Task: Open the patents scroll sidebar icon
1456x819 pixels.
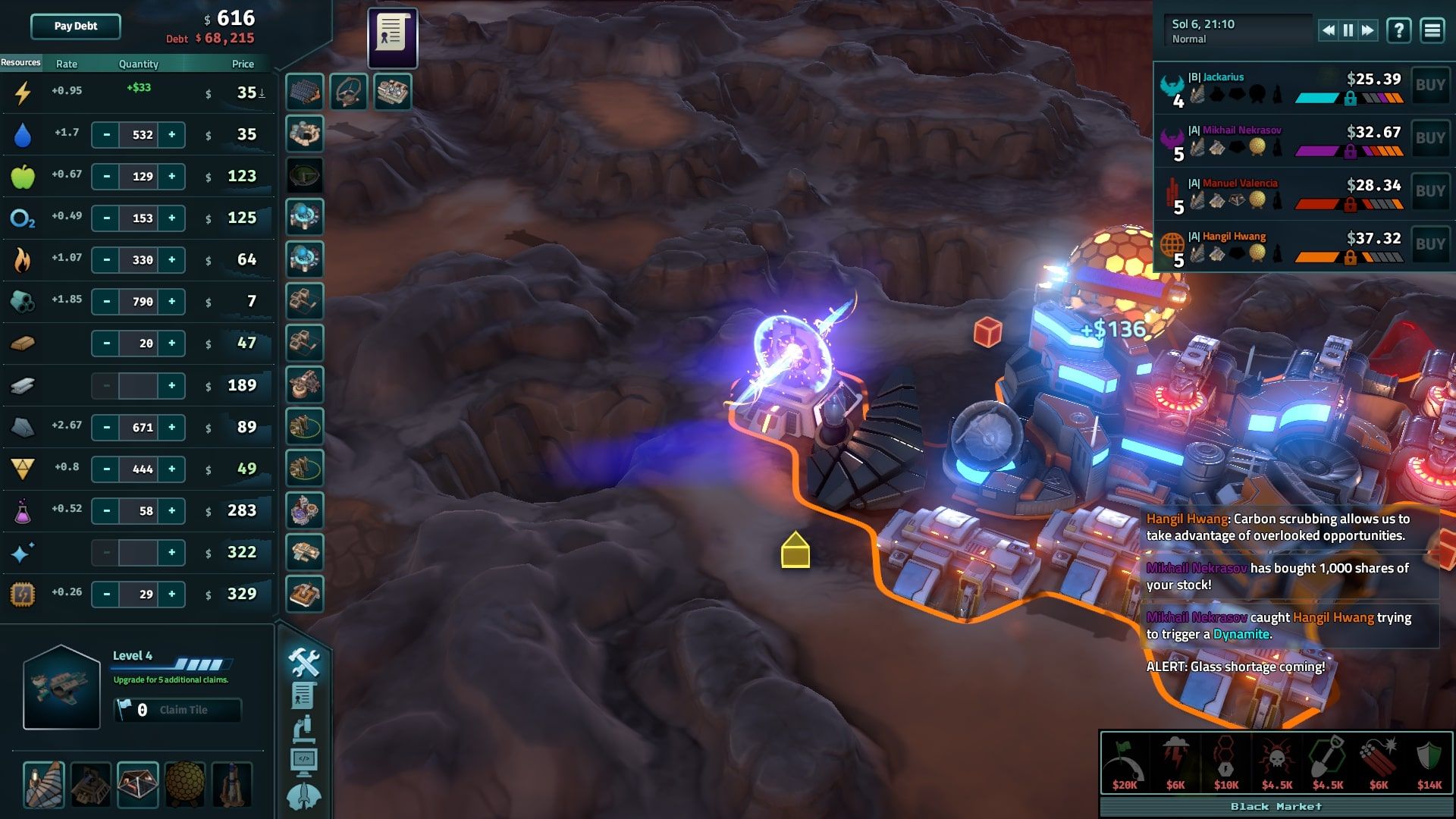Action: pyautogui.click(x=303, y=695)
